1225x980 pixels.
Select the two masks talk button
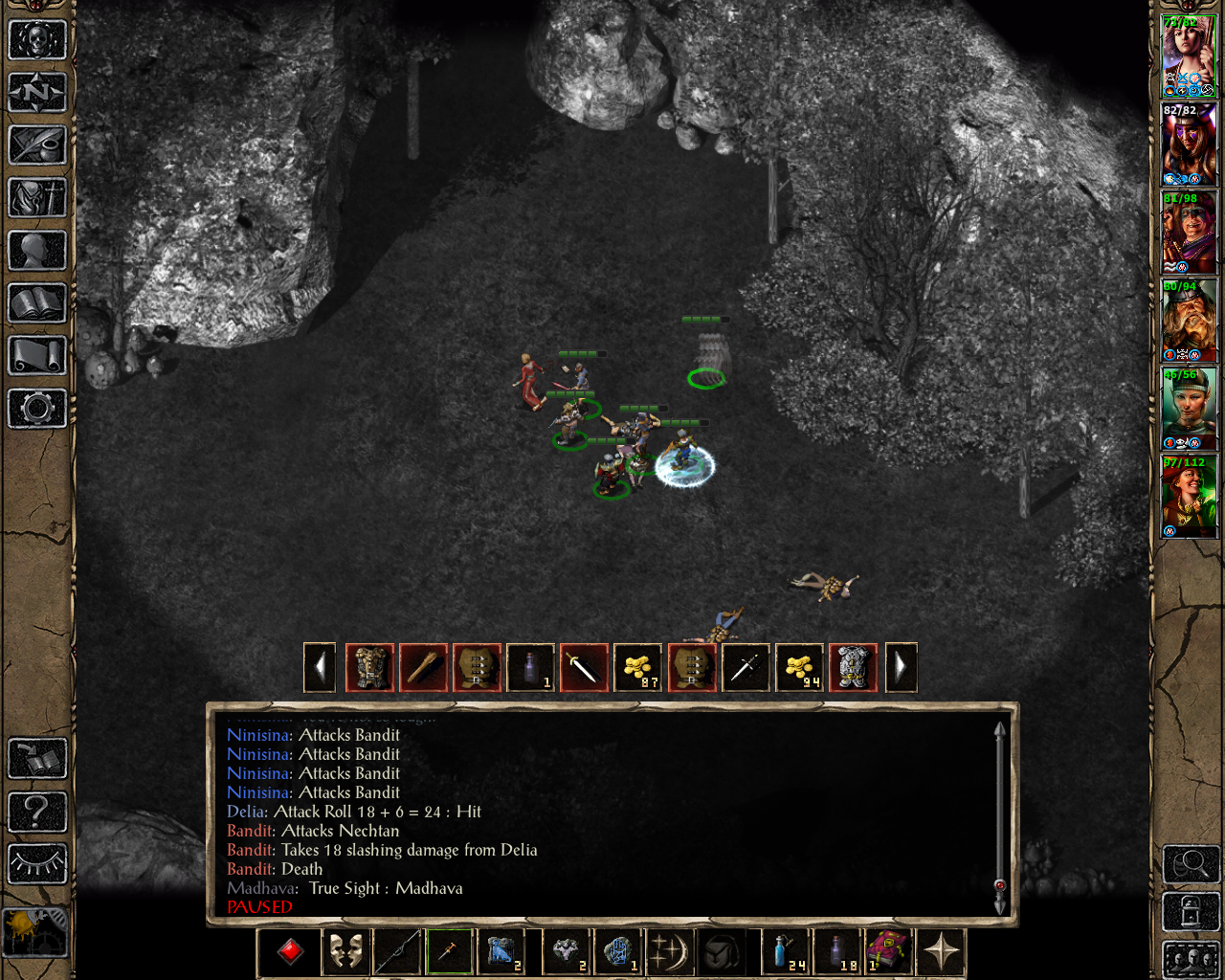[x=345, y=952]
